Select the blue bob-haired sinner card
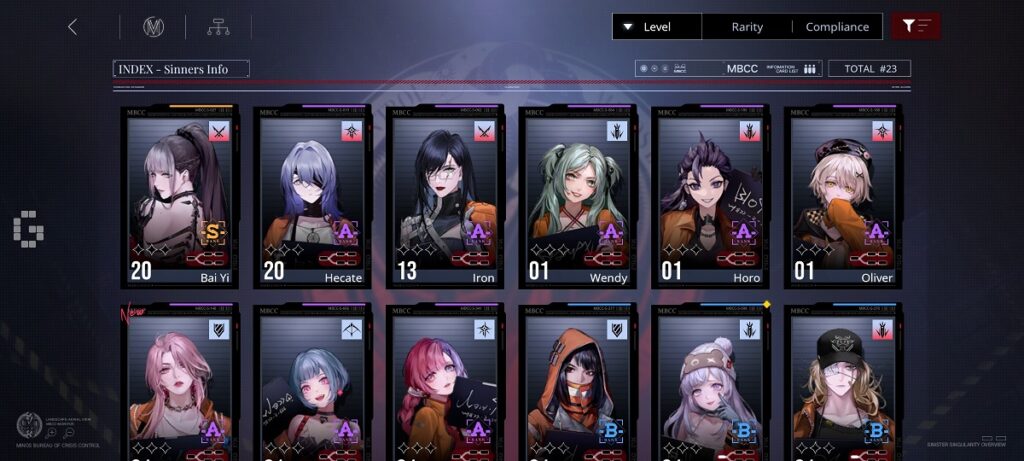Viewport: 1024px width, 461px height. 312,385
